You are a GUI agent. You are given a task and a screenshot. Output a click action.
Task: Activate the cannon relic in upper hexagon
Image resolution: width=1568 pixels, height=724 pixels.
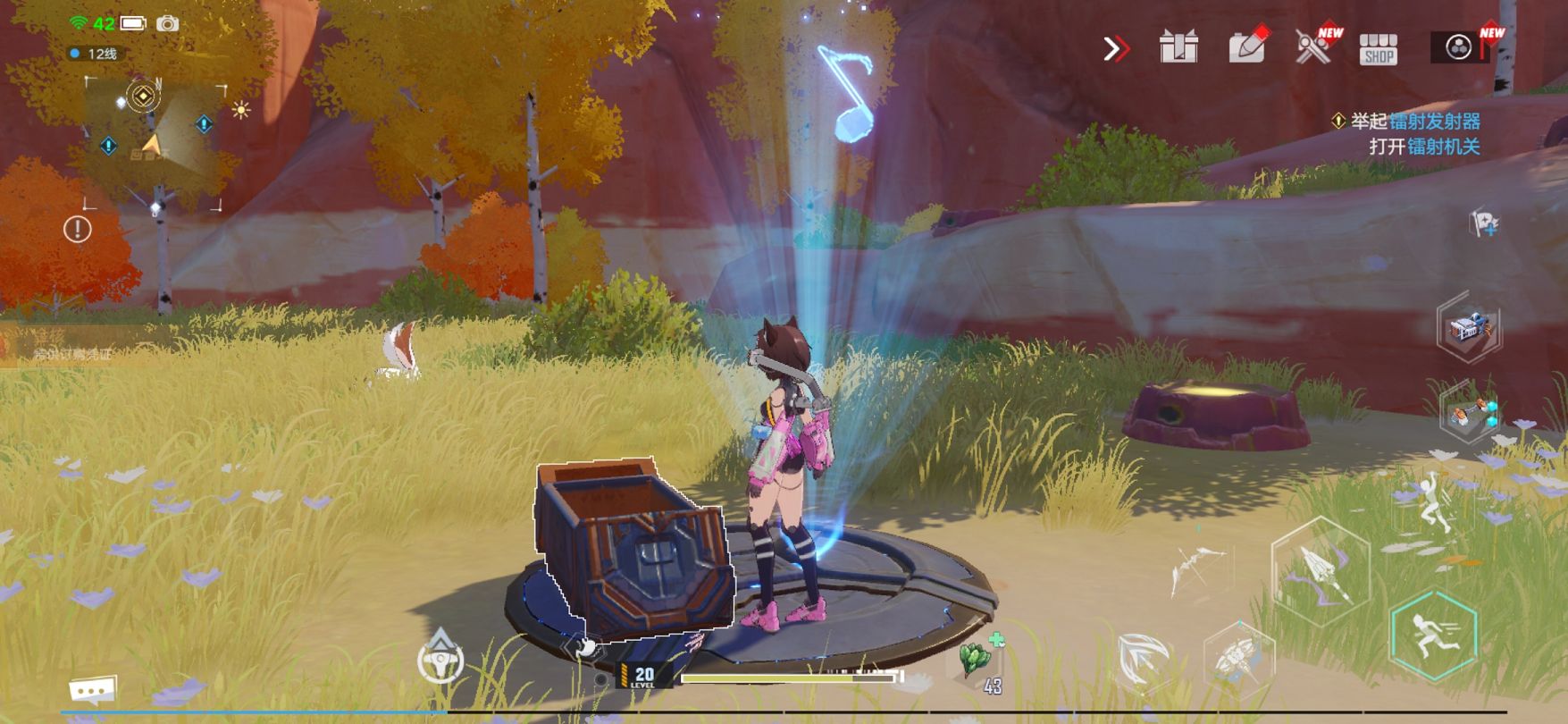[1469, 328]
